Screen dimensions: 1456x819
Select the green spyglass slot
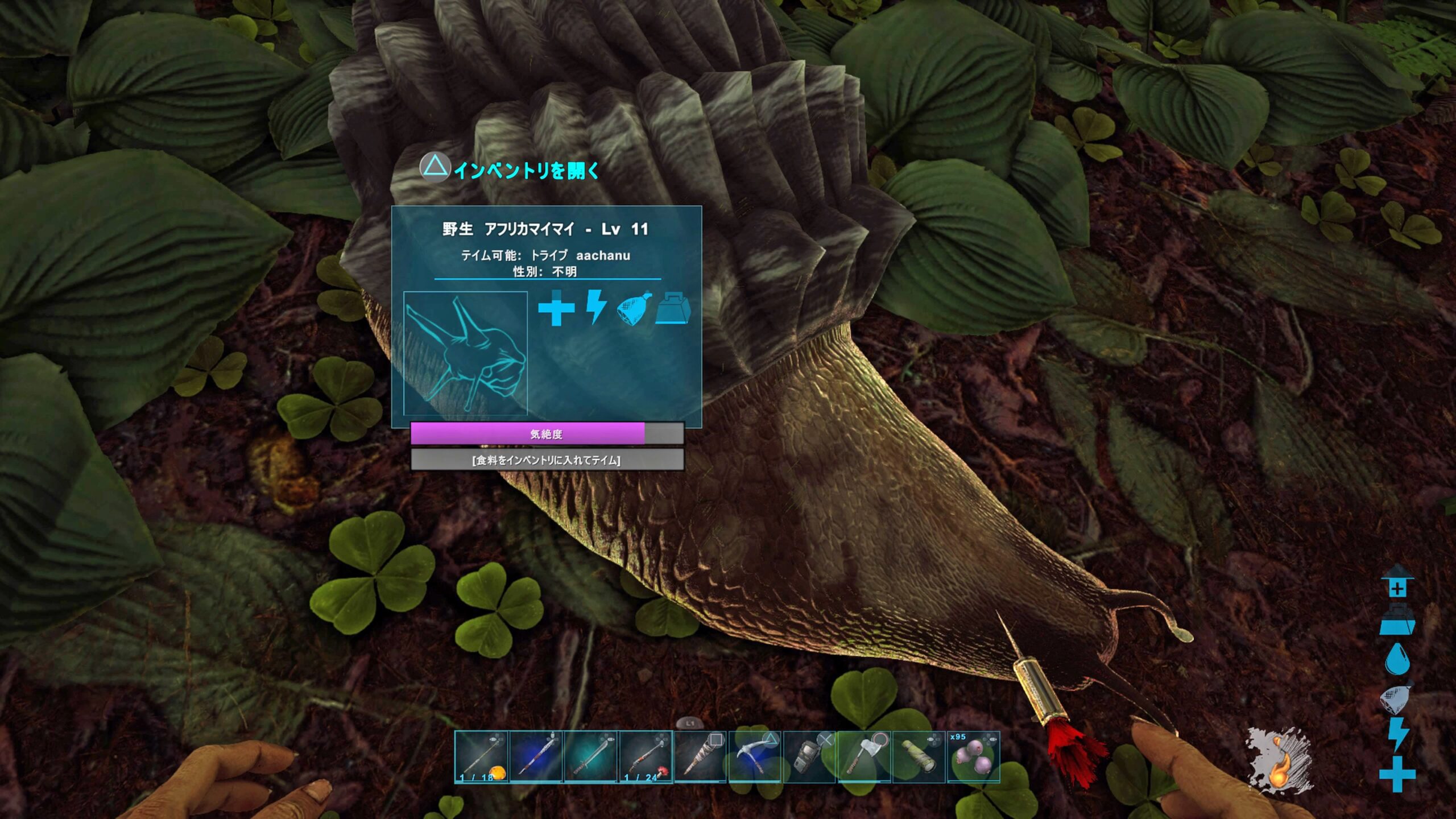pyautogui.click(x=919, y=757)
